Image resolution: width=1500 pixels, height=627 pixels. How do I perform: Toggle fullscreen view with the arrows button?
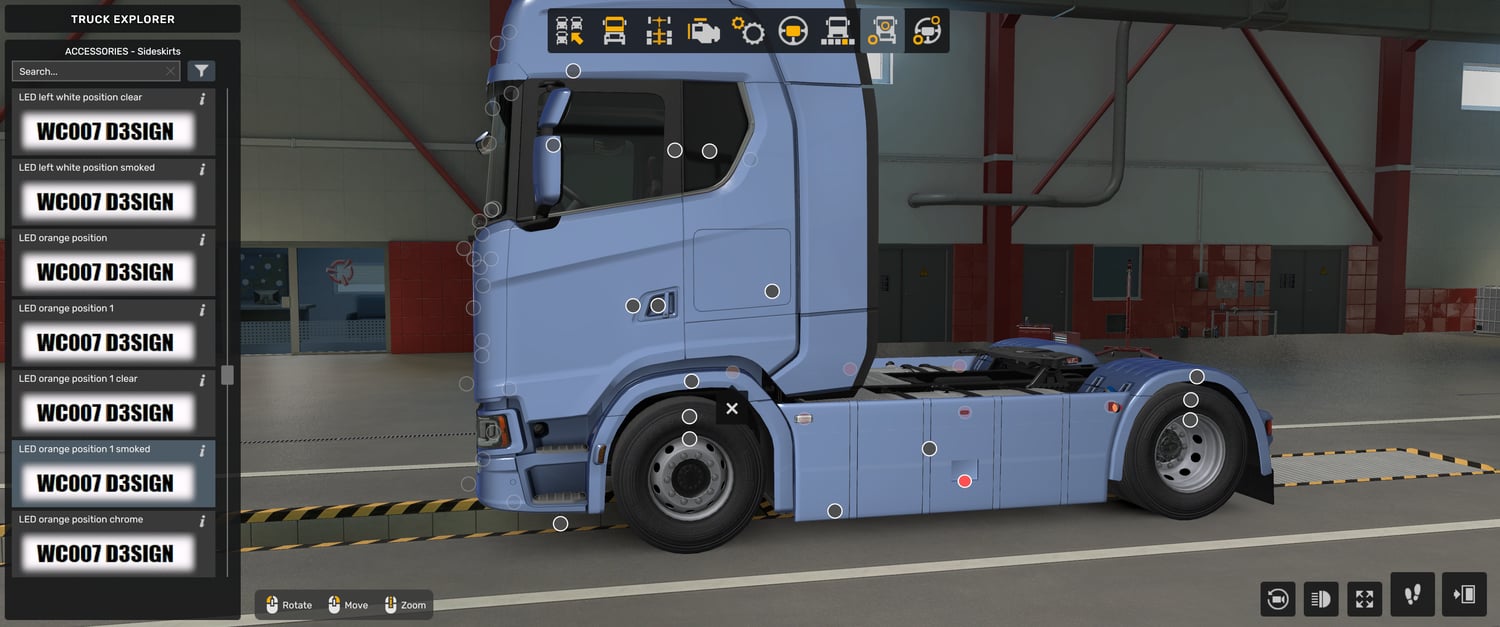tap(1364, 599)
